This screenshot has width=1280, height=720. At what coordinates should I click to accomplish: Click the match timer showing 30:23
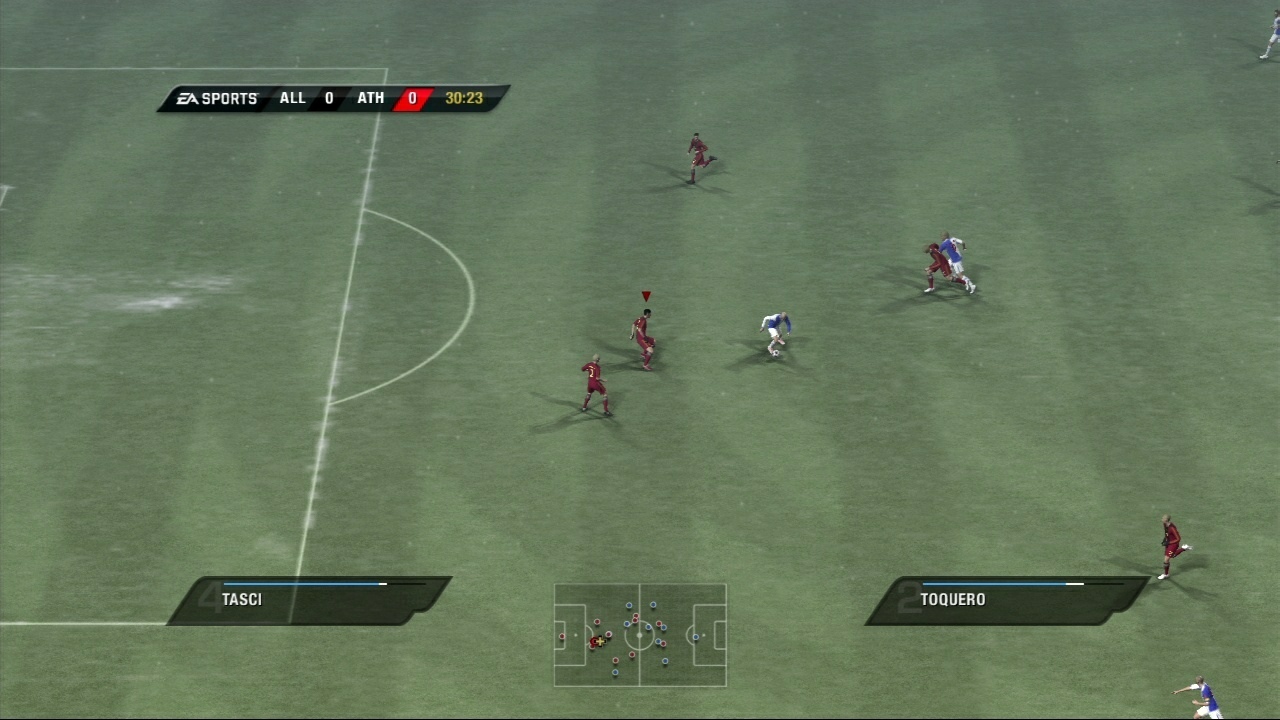pos(462,98)
